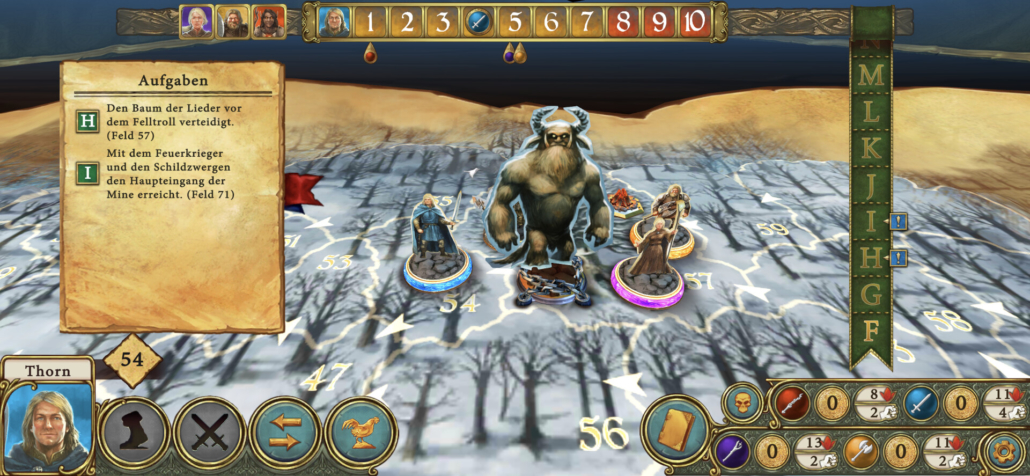Choose the orange battle axe hero icon
Image resolution: width=1030 pixels, height=476 pixels.
coord(862,451)
